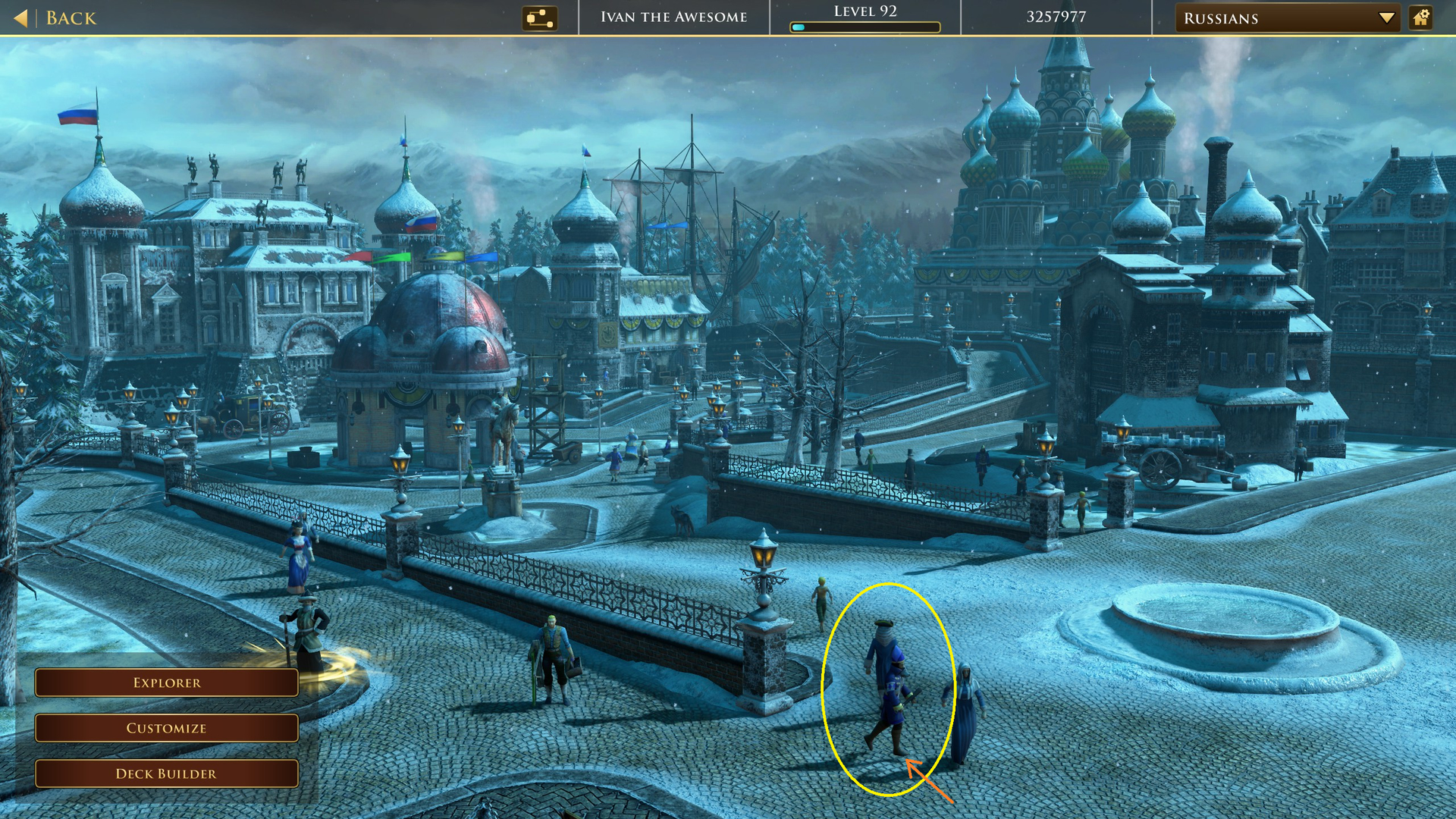Open the Explorer menu
Image resolution: width=1456 pixels, height=819 pixels.
tap(167, 682)
